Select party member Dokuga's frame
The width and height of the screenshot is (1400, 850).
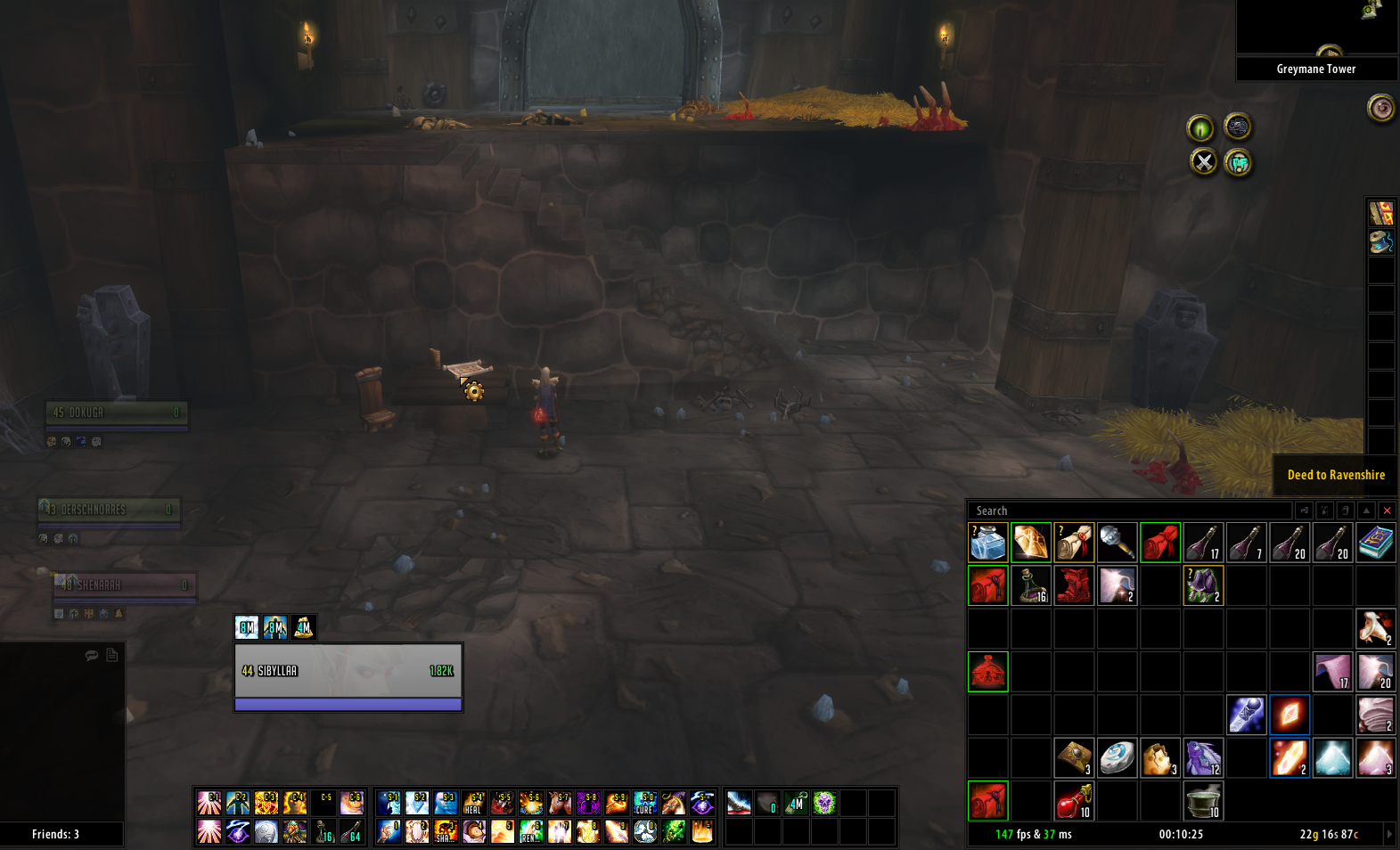coord(117,413)
